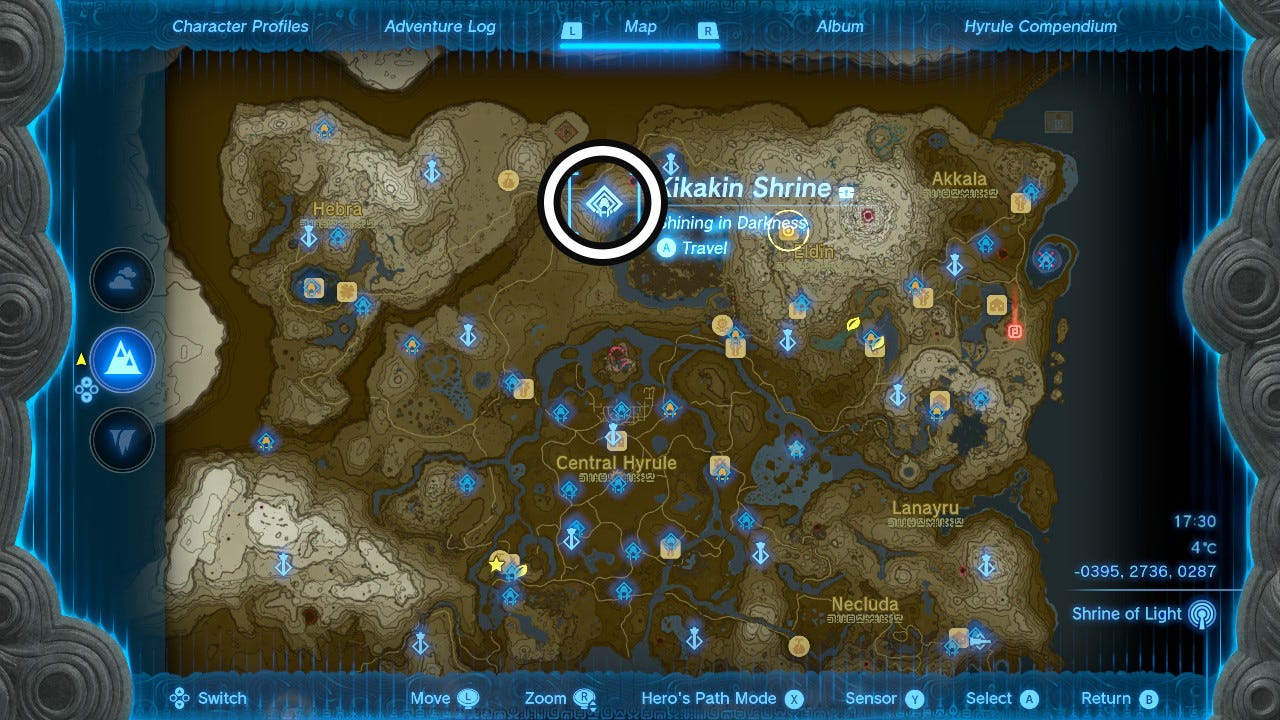Switch to the Adventure Log tab
The image size is (1280, 720).
[440, 27]
